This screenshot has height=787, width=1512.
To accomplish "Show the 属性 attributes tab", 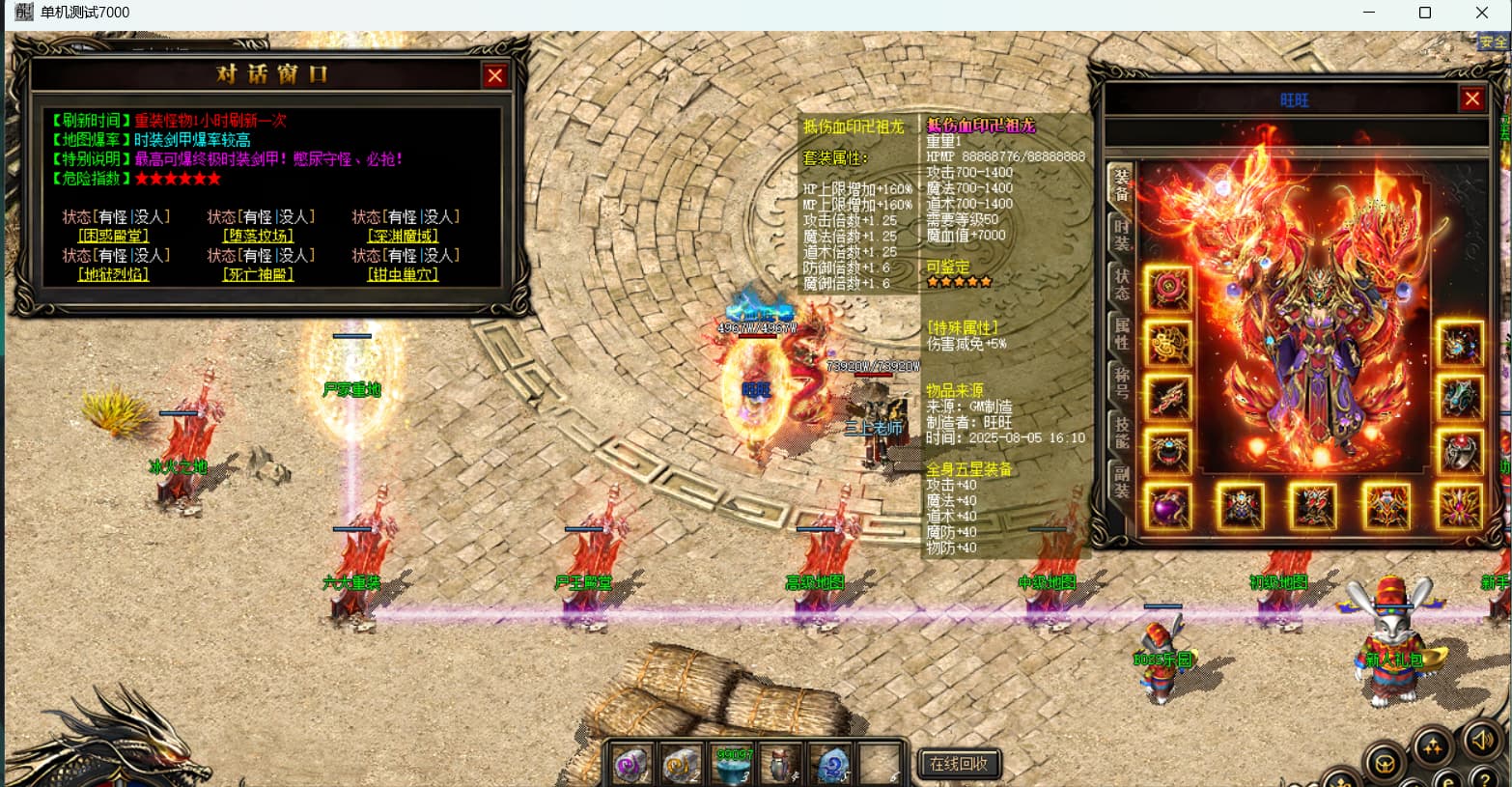I will tap(1121, 333).
